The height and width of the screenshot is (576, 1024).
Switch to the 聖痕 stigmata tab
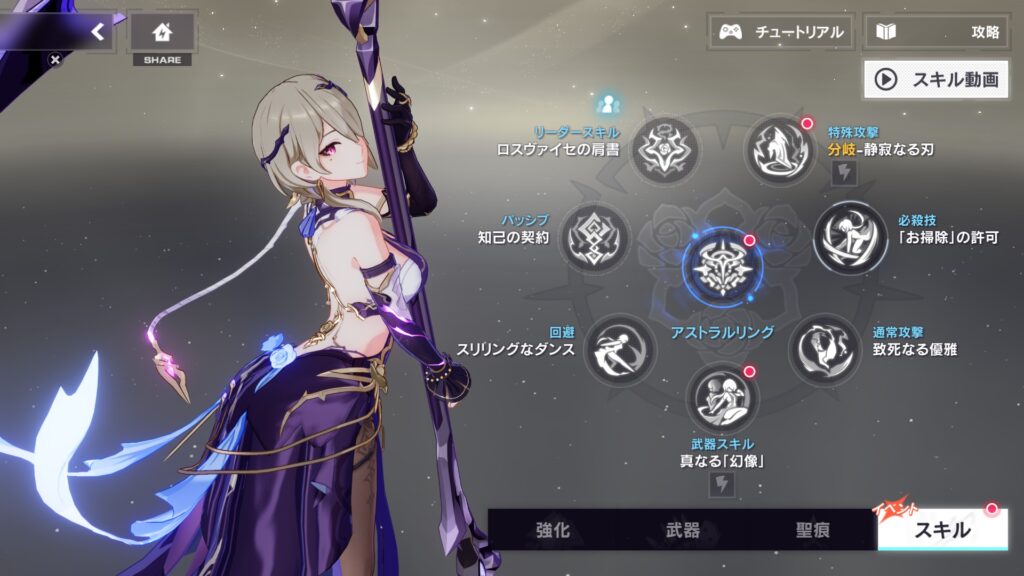(812, 530)
